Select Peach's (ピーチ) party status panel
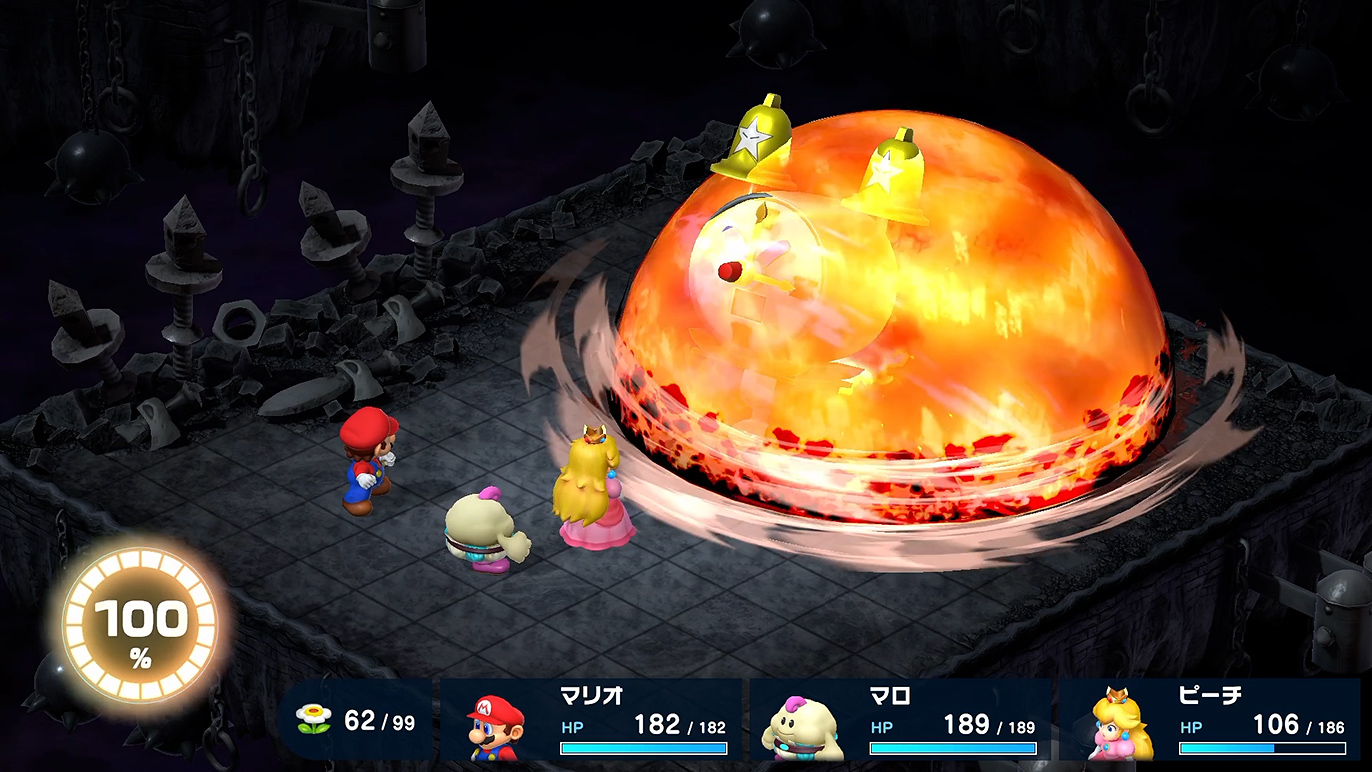The height and width of the screenshot is (772, 1372). (1210, 720)
